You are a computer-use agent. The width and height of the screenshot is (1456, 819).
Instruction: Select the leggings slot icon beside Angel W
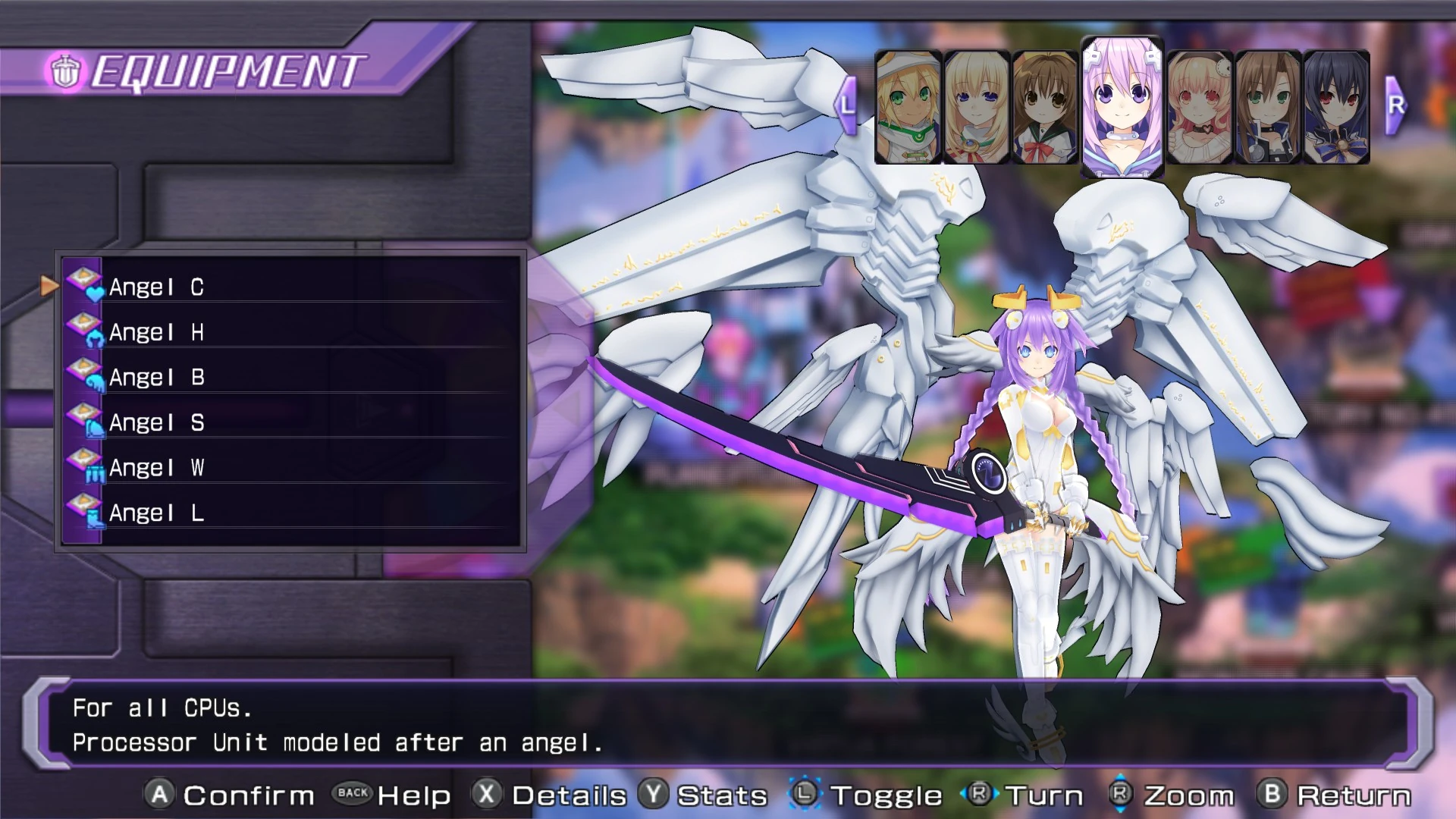click(95, 472)
